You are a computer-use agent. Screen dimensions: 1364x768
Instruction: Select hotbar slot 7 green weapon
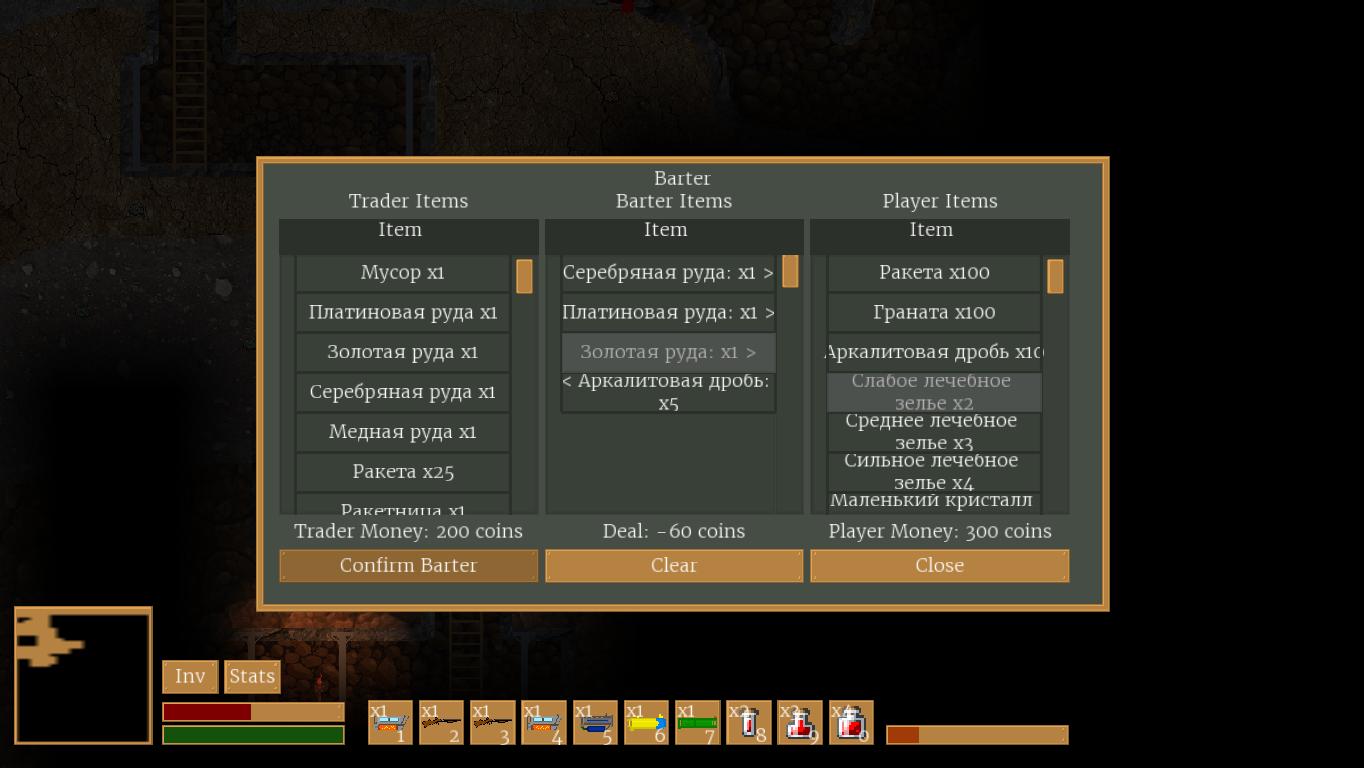[x=697, y=722]
